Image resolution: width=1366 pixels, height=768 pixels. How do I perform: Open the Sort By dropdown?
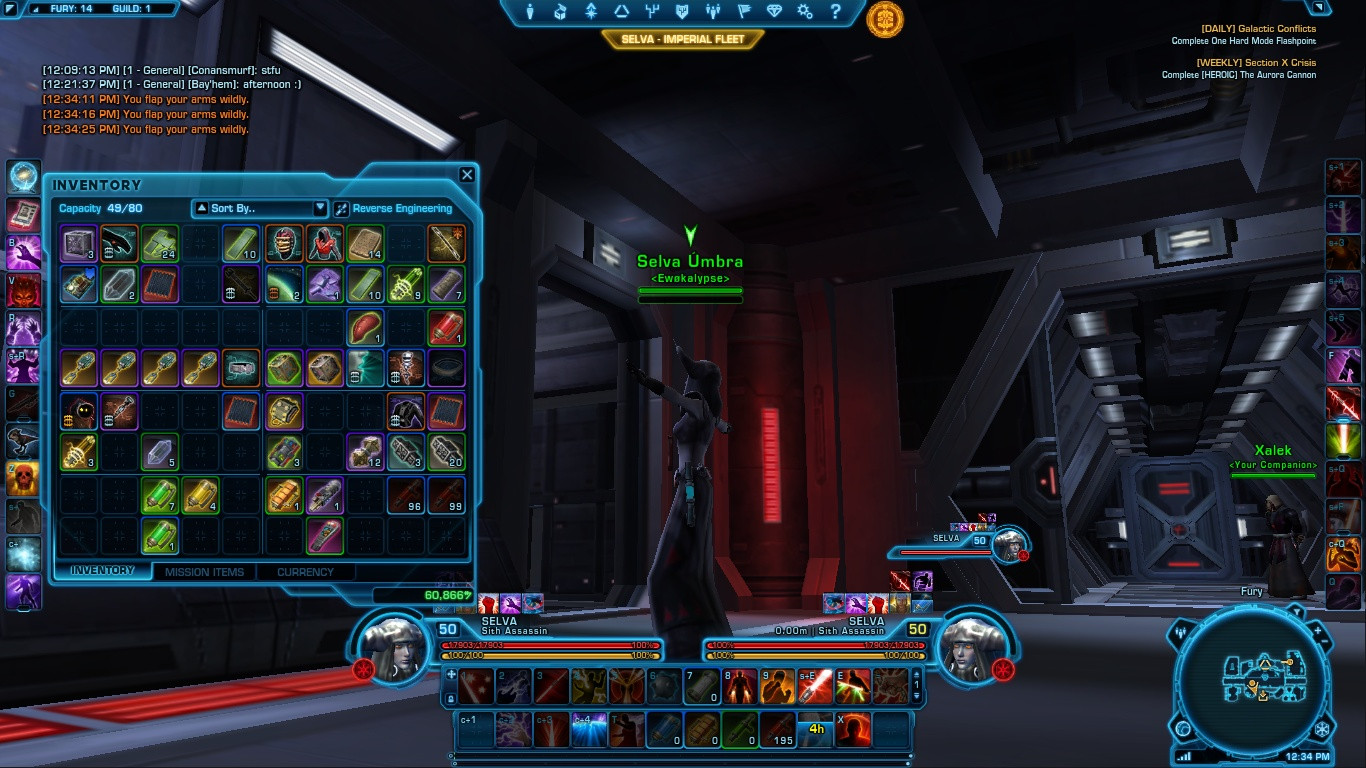click(x=260, y=208)
